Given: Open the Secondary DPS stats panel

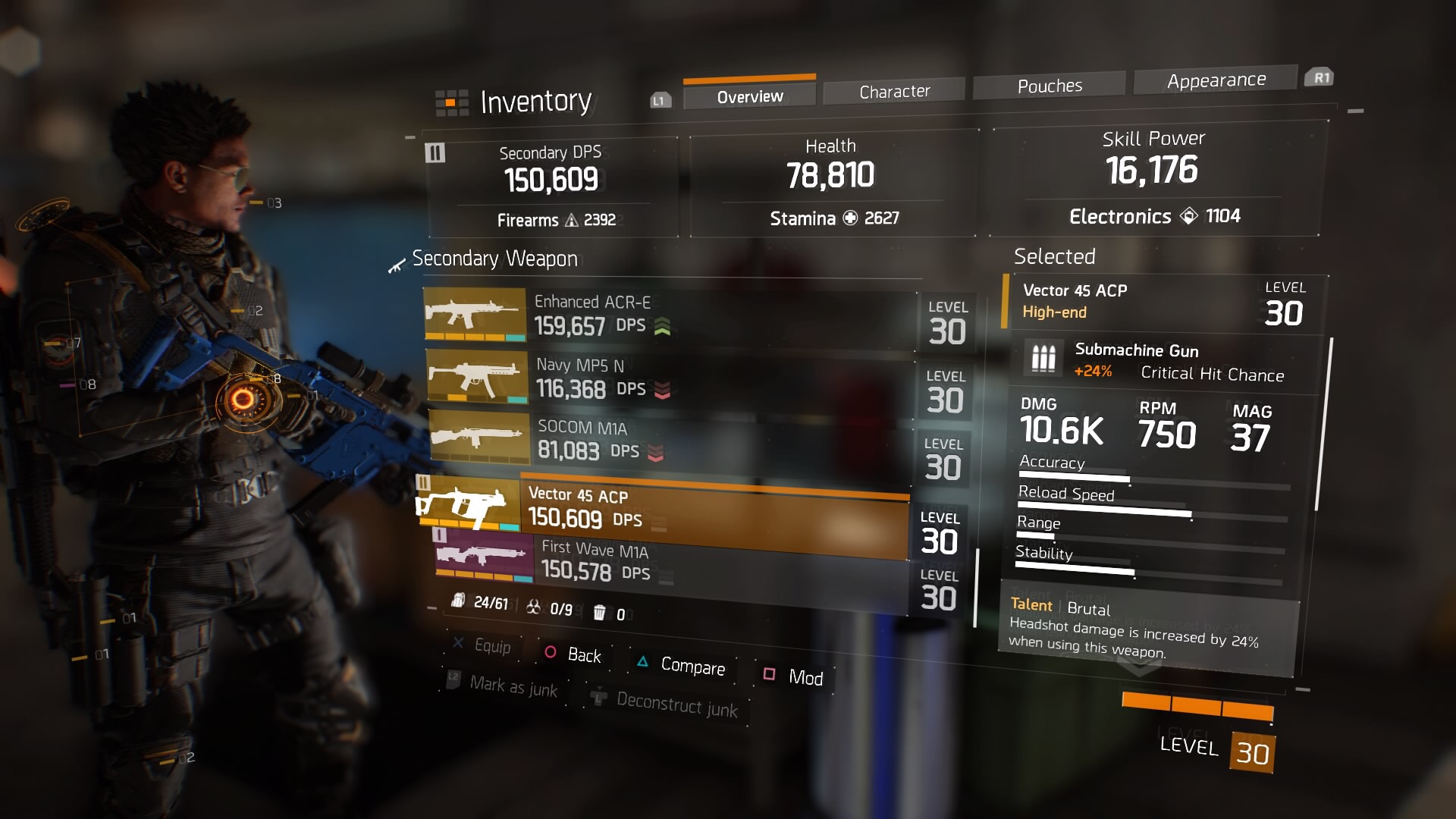Looking at the screenshot, I should [553, 186].
